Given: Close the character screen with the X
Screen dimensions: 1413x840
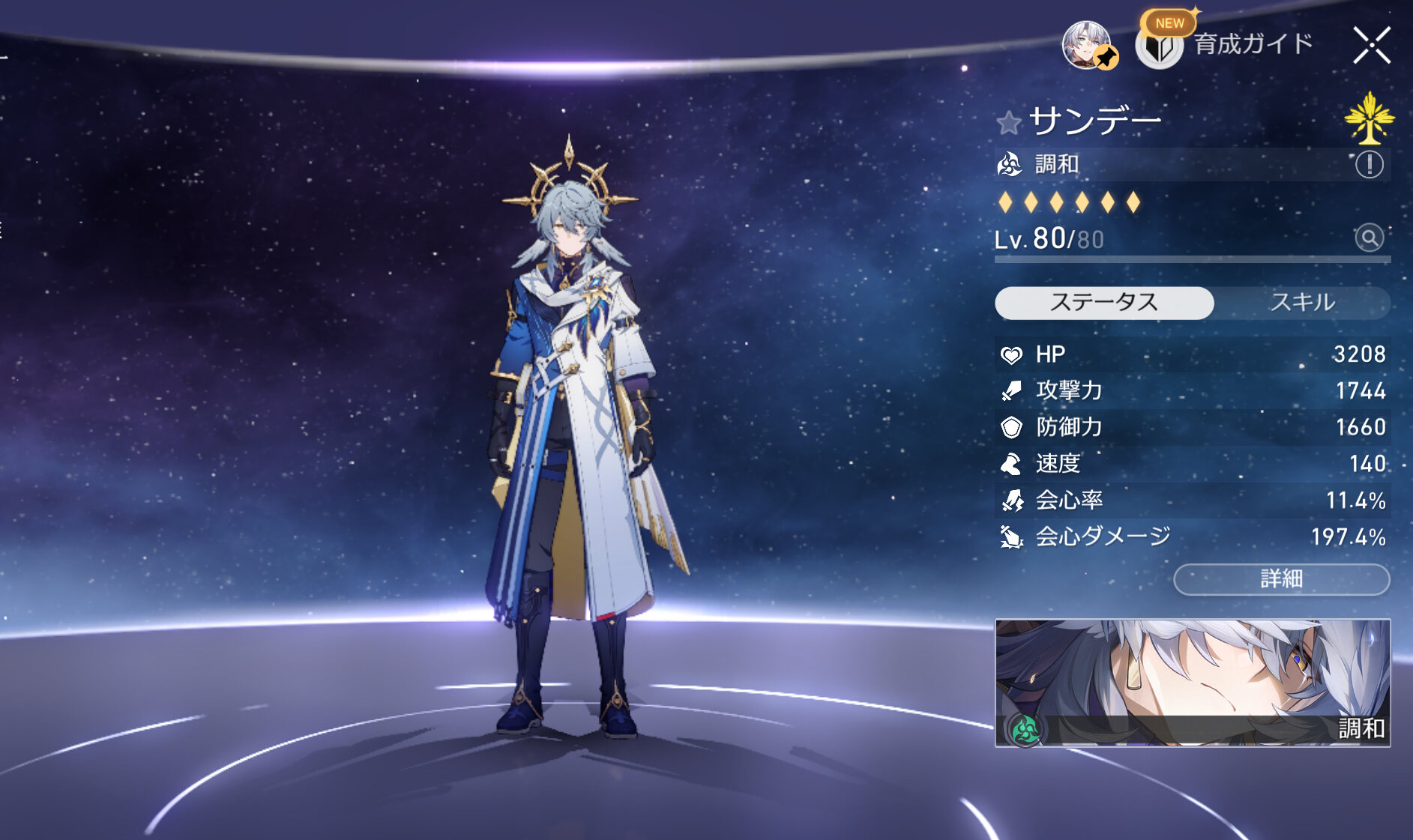Looking at the screenshot, I should tap(1371, 45).
